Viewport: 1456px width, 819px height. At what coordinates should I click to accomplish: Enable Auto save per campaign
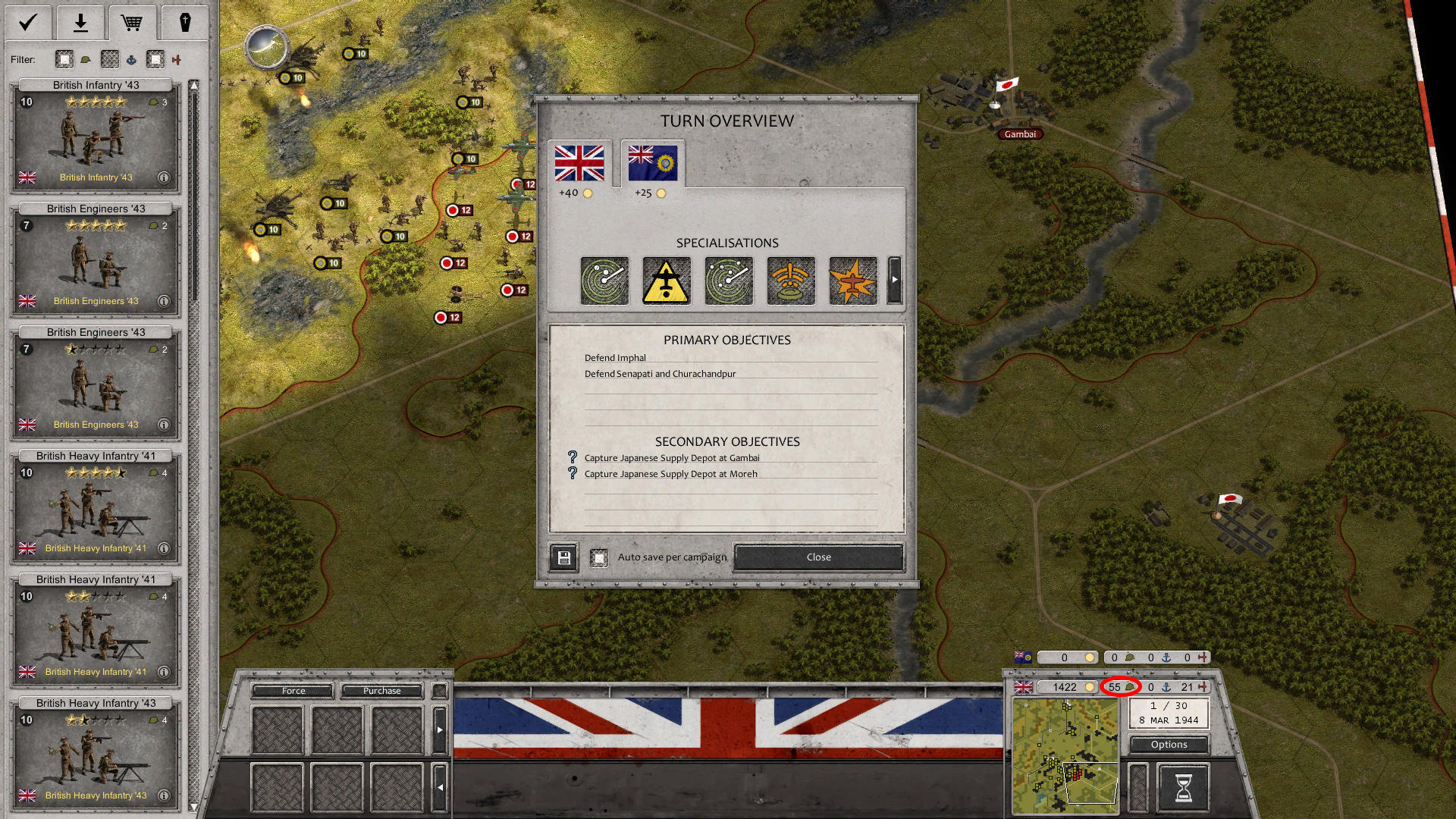(601, 557)
